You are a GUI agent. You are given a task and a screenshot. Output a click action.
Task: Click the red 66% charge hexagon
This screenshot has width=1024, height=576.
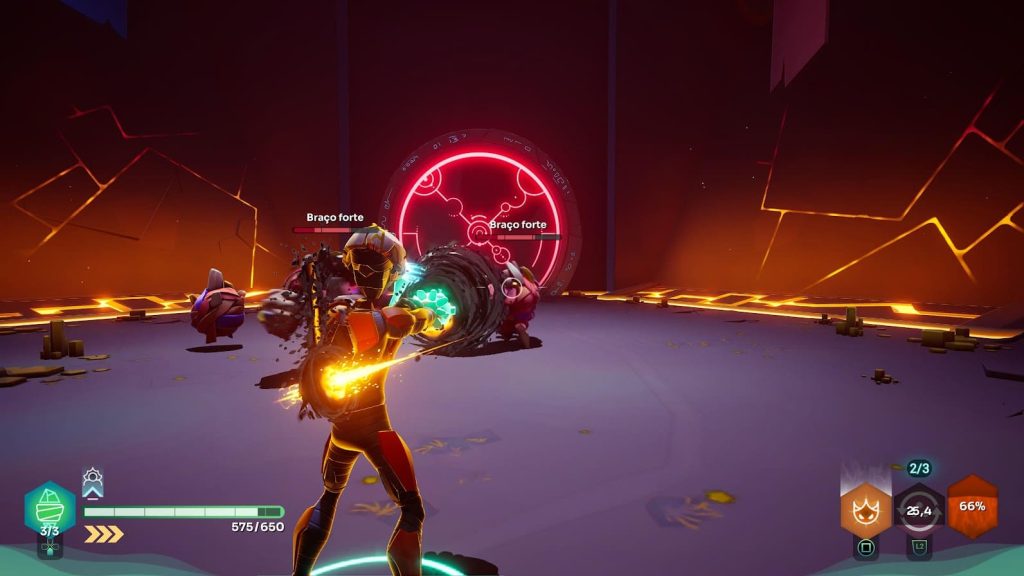pyautogui.click(x=972, y=506)
